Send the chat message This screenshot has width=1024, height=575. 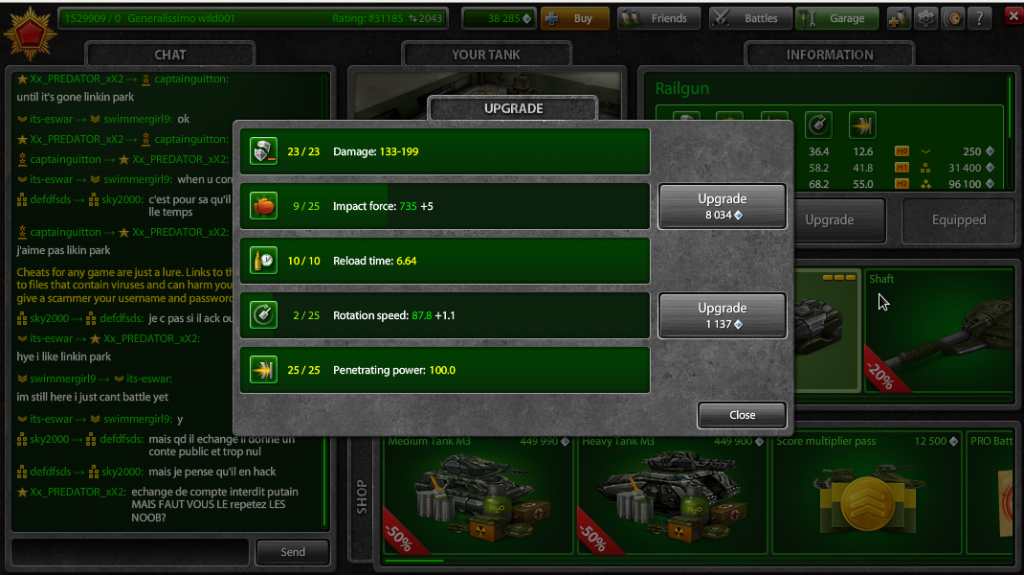click(x=292, y=552)
